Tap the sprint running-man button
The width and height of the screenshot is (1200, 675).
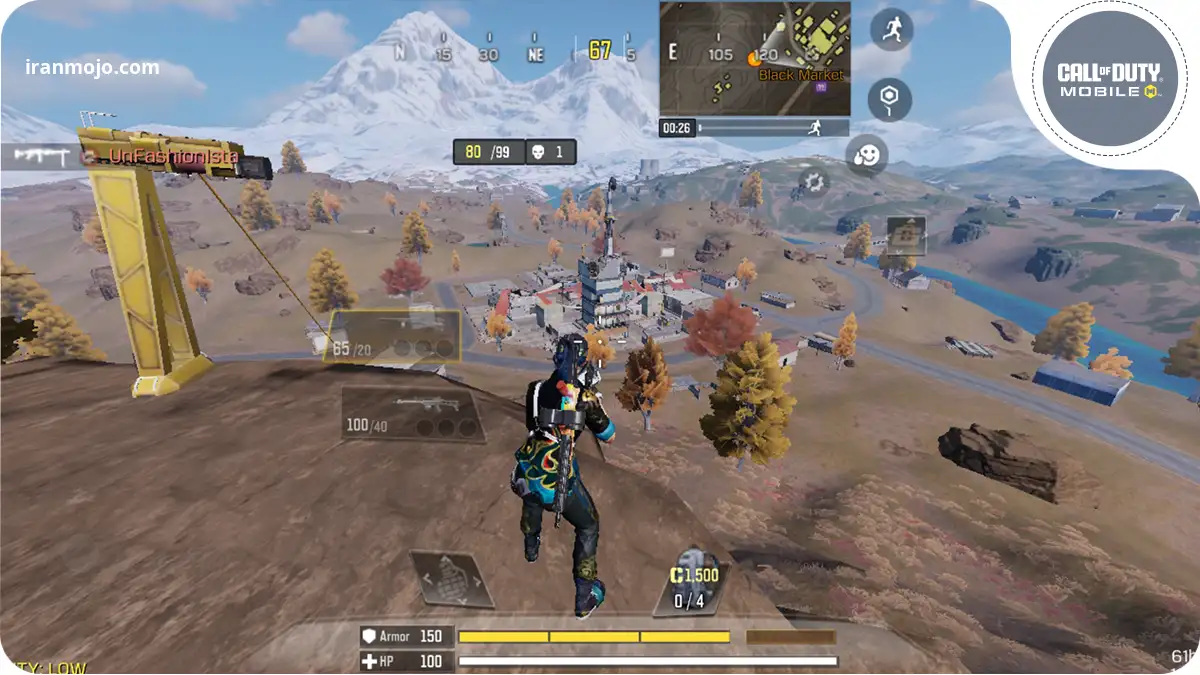pos(890,29)
